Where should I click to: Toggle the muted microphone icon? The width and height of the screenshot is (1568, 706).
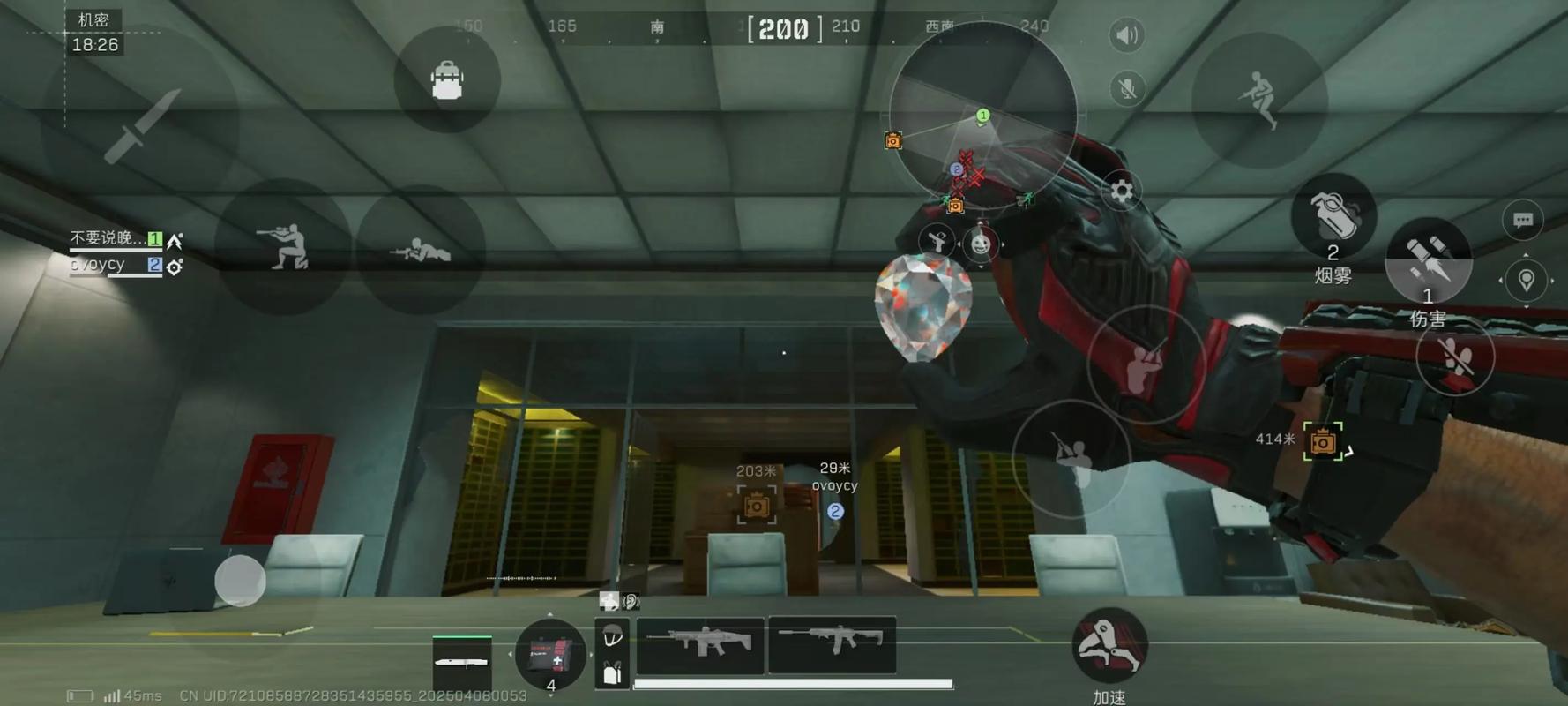[1126, 89]
